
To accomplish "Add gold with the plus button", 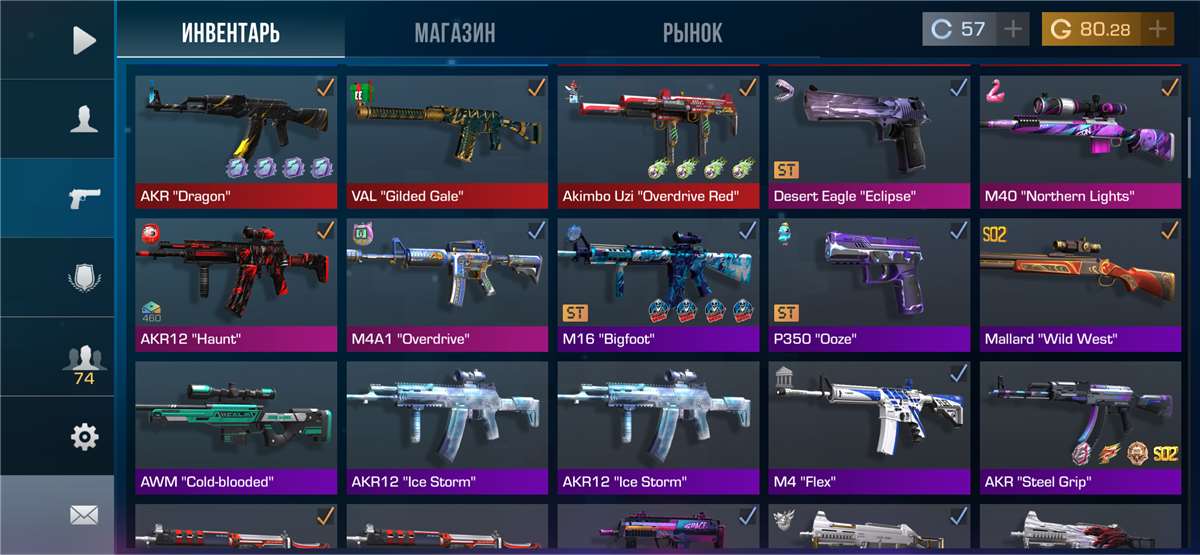I will [x=1158, y=29].
